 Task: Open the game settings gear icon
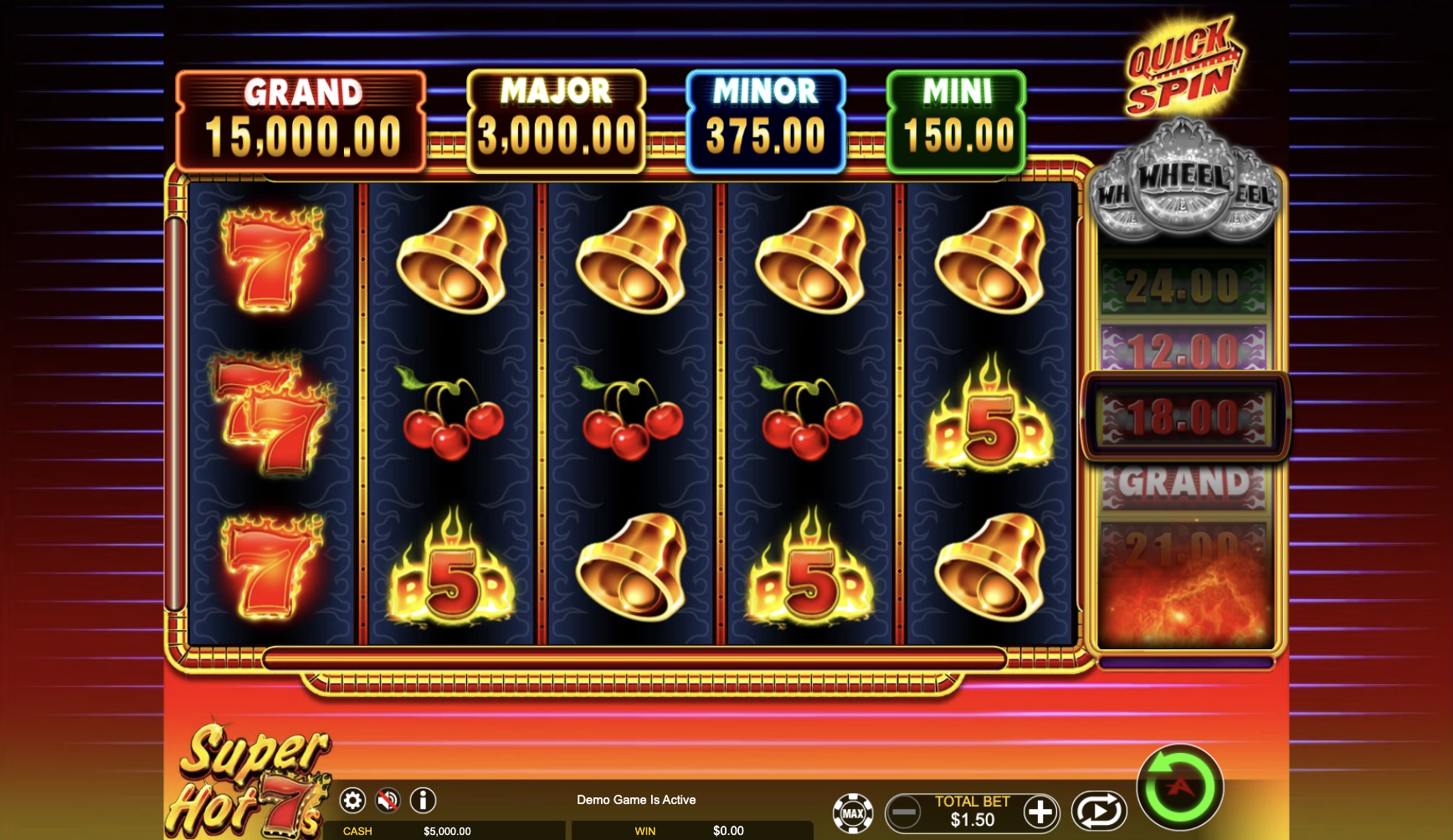(x=352, y=800)
